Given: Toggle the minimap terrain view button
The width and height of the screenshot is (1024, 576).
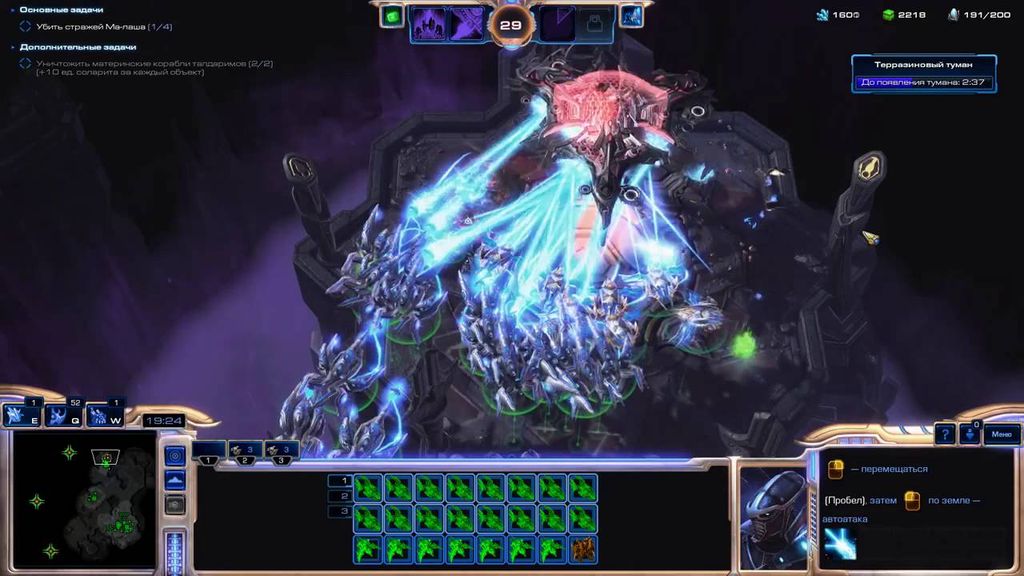Looking at the screenshot, I should pyautogui.click(x=174, y=481).
